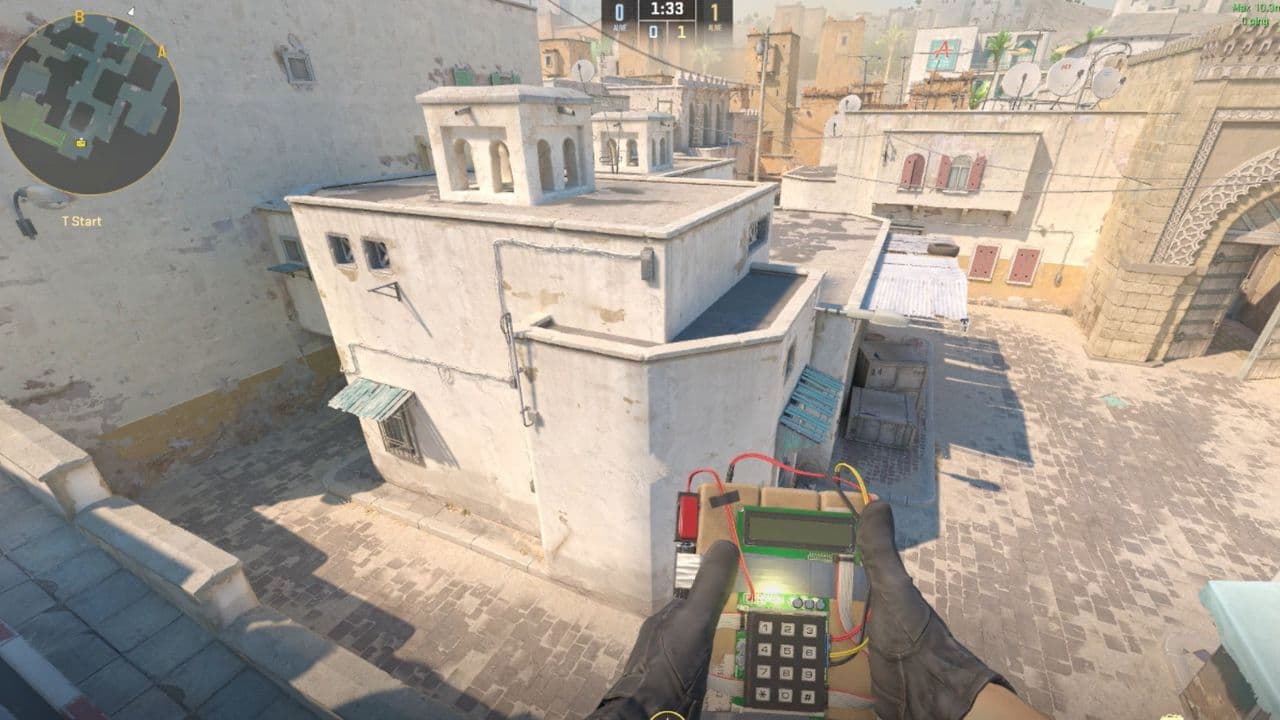The image size is (1280, 720).
Task: Click the B bombsite marker on the minimap
Action: click(x=78, y=18)
